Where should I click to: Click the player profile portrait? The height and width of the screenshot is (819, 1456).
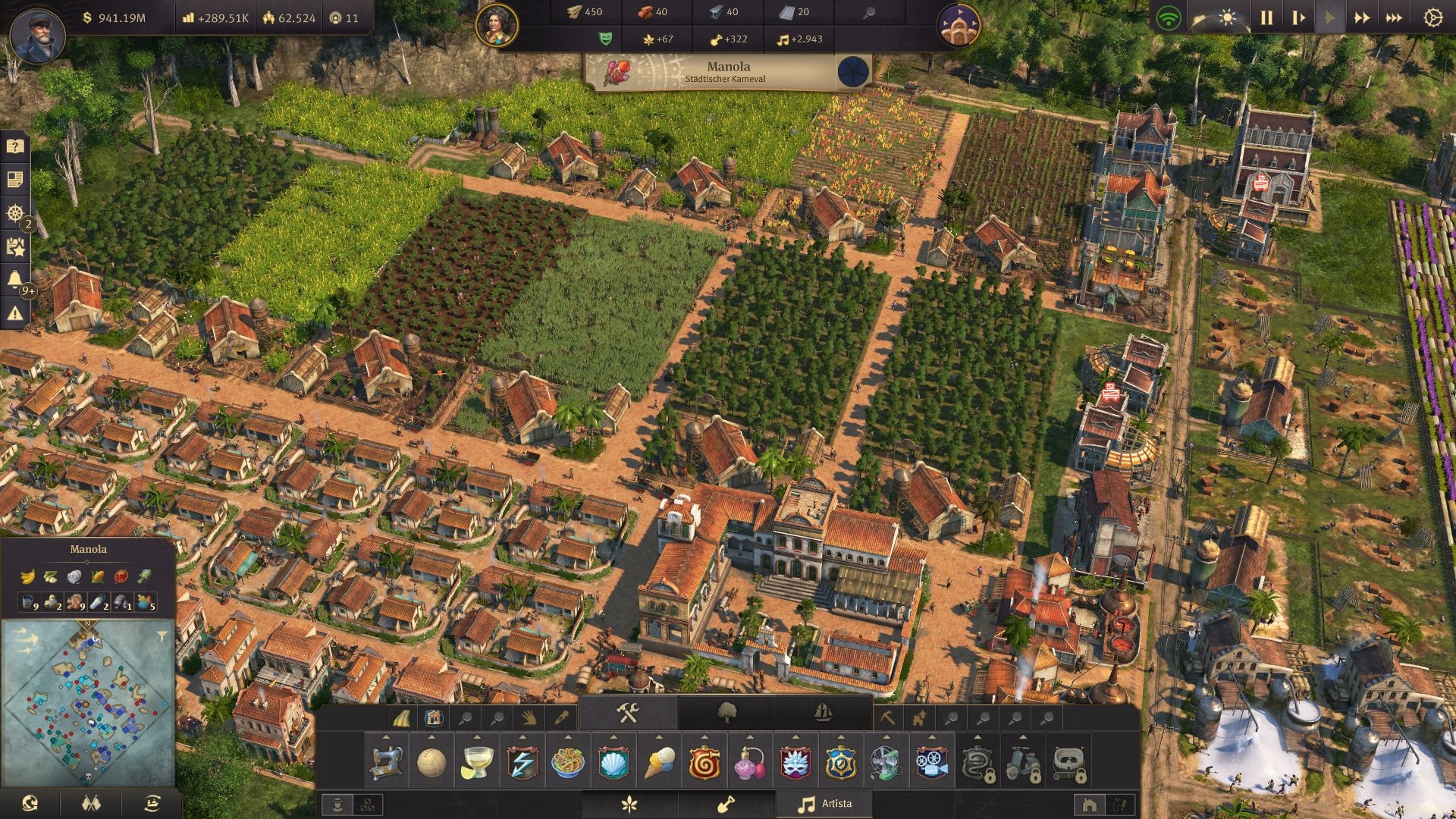(36, 34)
